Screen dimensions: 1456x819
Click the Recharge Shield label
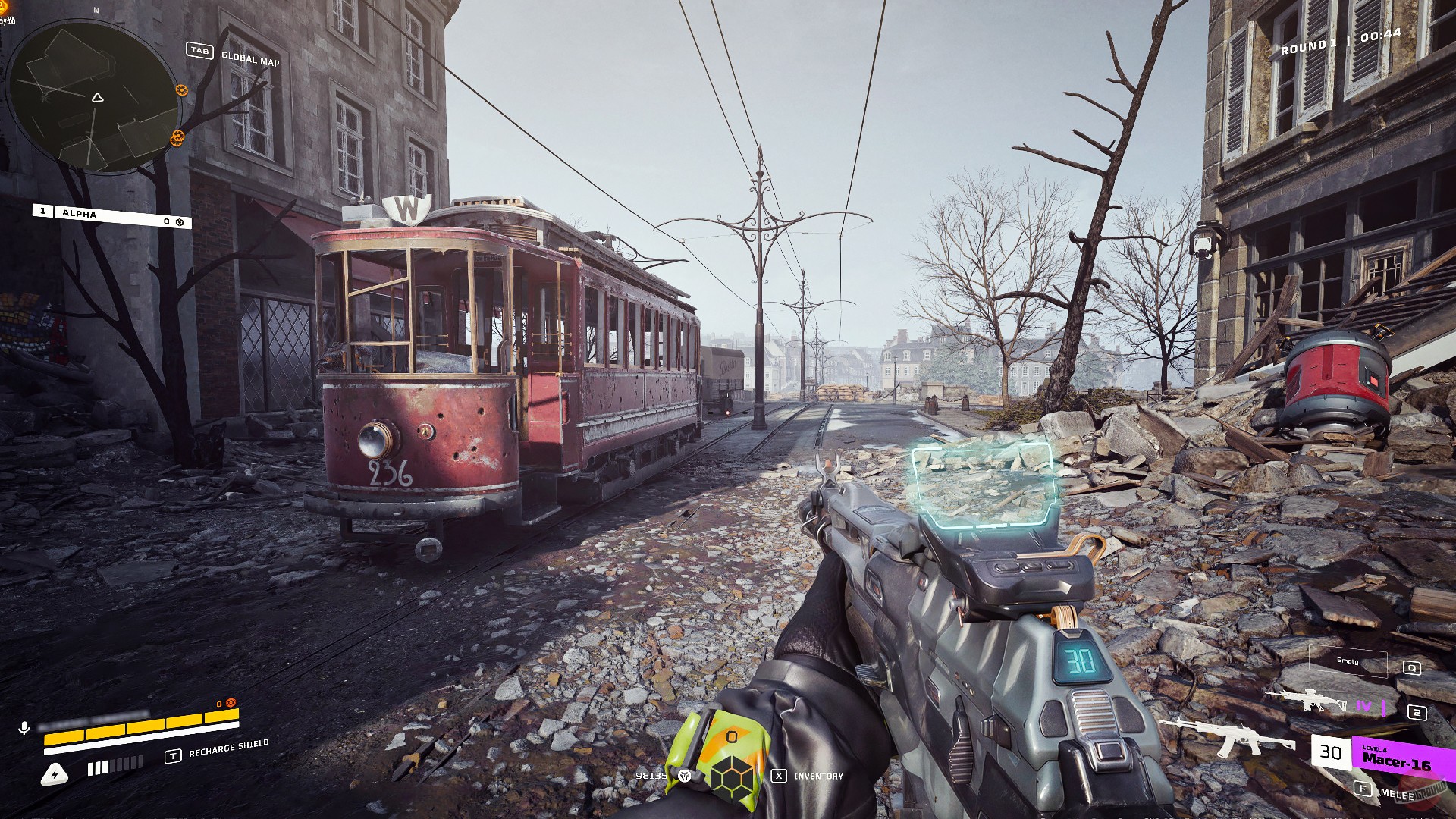tap(228, 748)
